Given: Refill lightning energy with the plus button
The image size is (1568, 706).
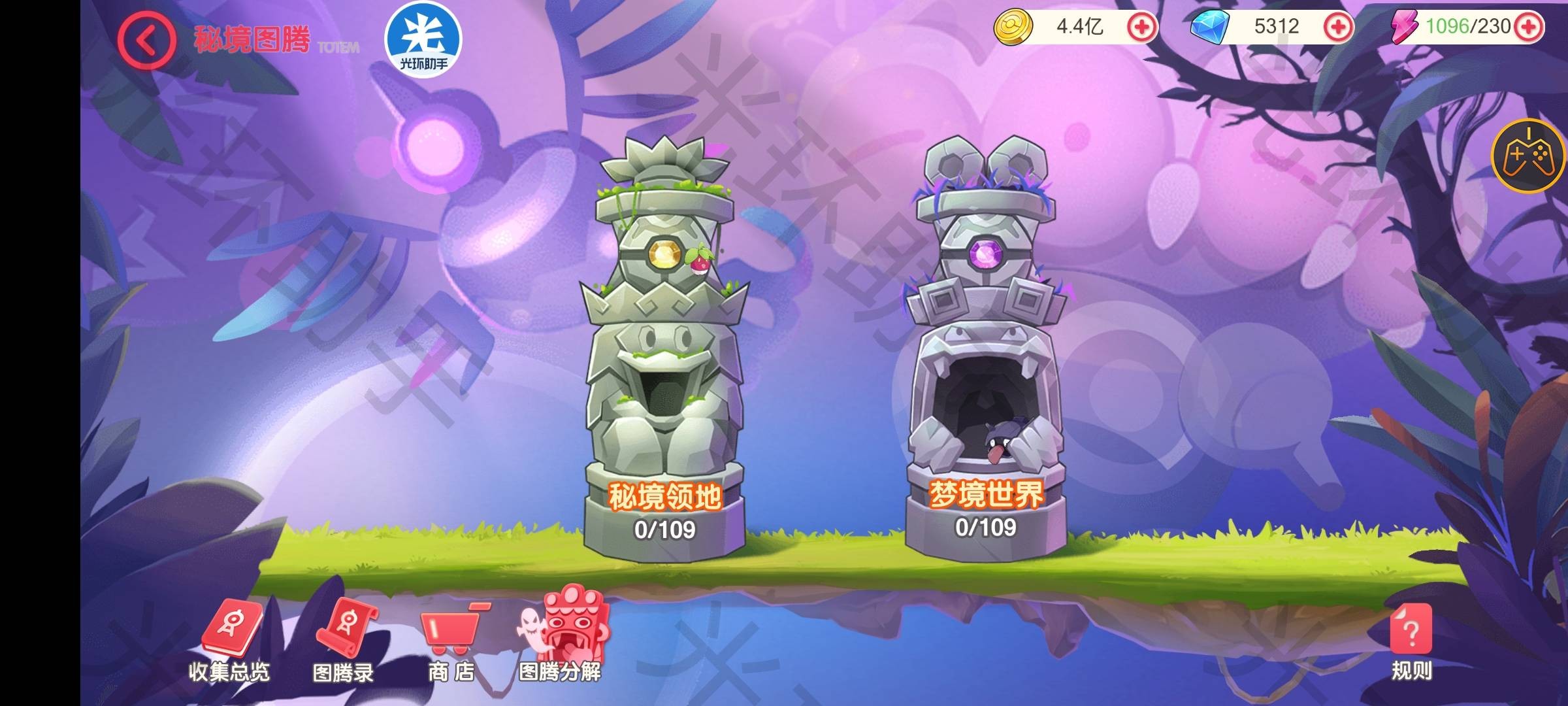Looking at the screenshot, I should pos(1529,27).
